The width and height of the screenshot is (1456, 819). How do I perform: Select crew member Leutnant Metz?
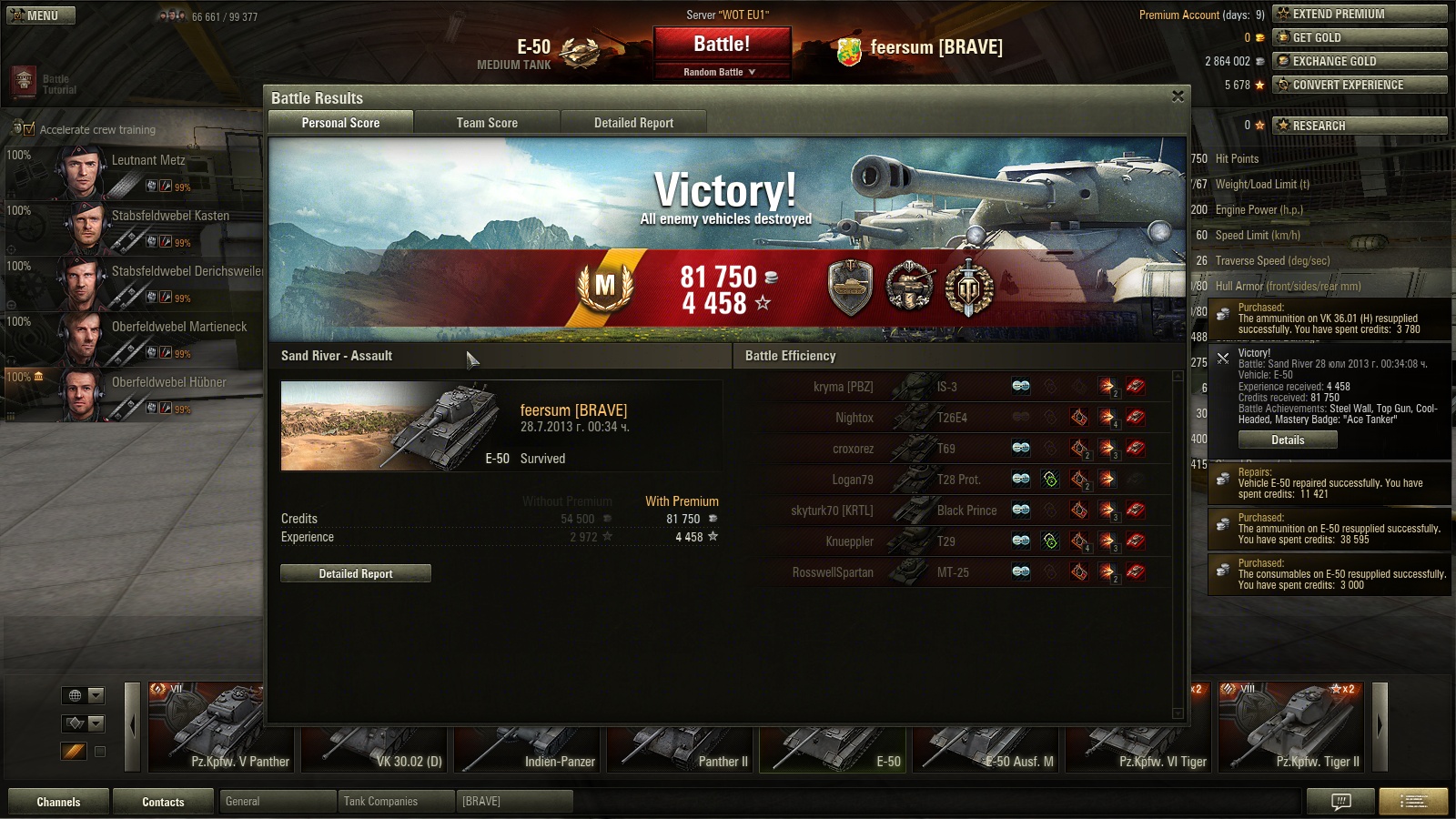(136, 171)
